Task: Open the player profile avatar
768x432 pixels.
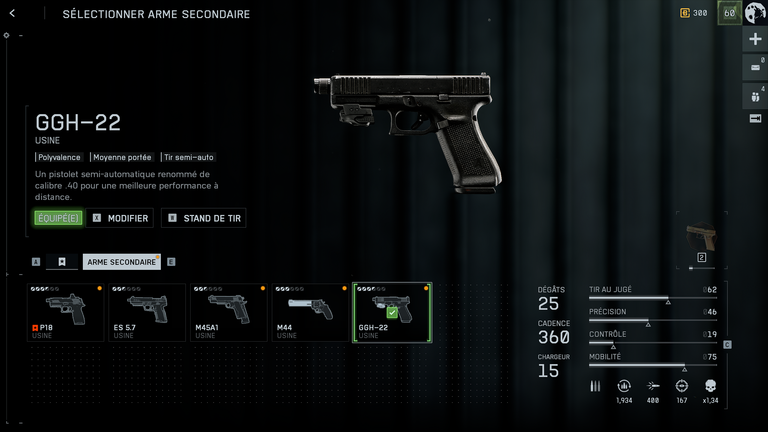Action: tap(755, 13)
